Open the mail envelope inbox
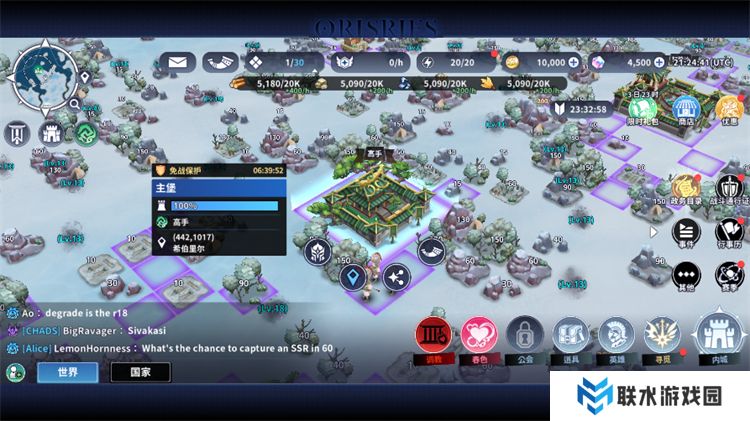 coord(177,62)
